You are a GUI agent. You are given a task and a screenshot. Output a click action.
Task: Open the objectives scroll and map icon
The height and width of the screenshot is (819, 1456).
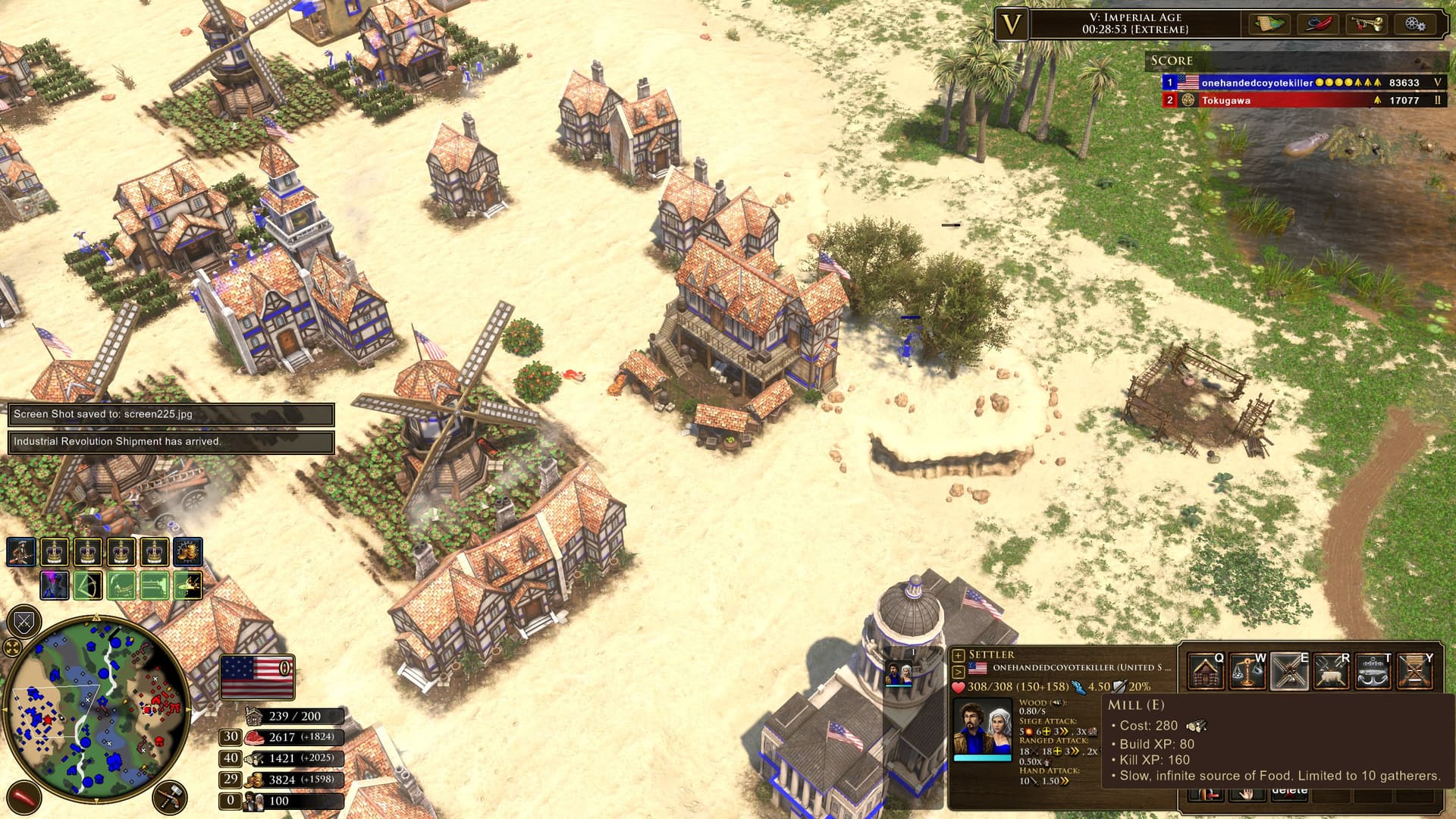1269,24
